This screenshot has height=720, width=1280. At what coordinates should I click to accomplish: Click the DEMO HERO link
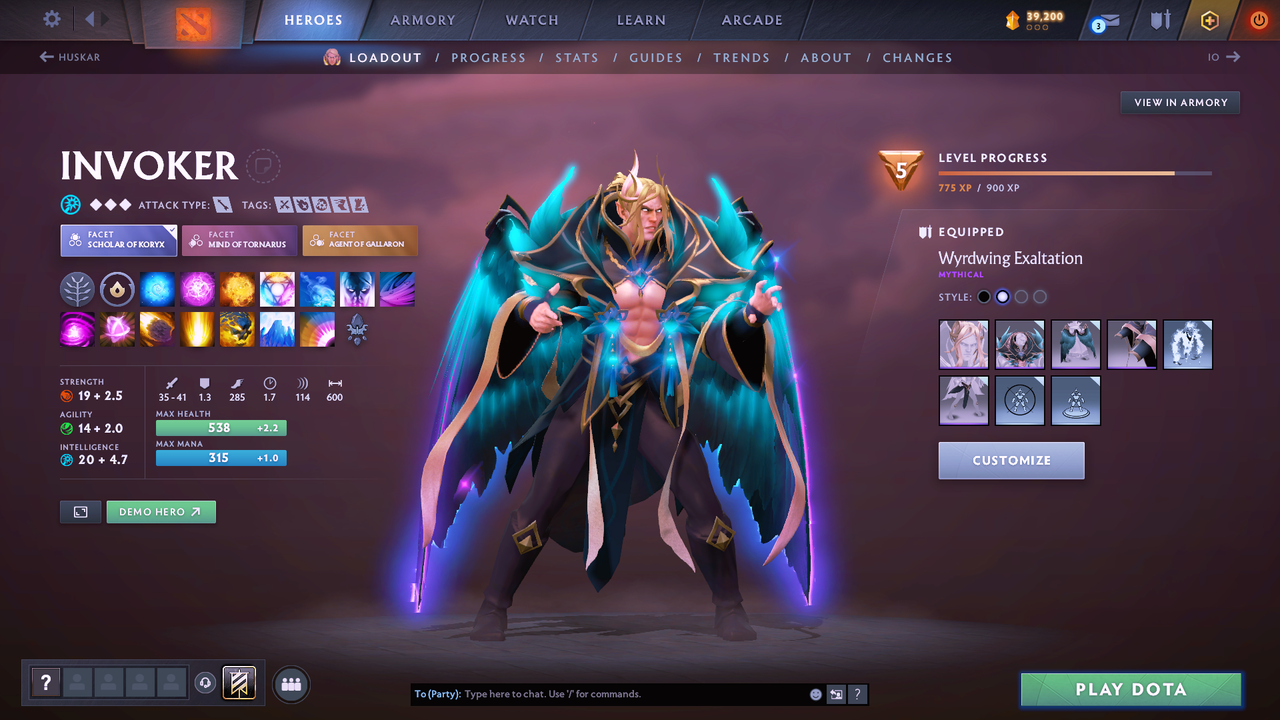pos(161,511)
